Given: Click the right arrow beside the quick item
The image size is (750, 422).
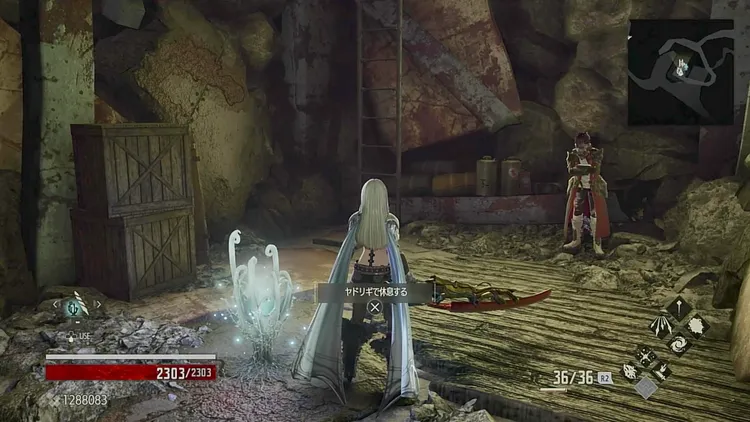Looking at the screenshot, I should click(99, 306).
